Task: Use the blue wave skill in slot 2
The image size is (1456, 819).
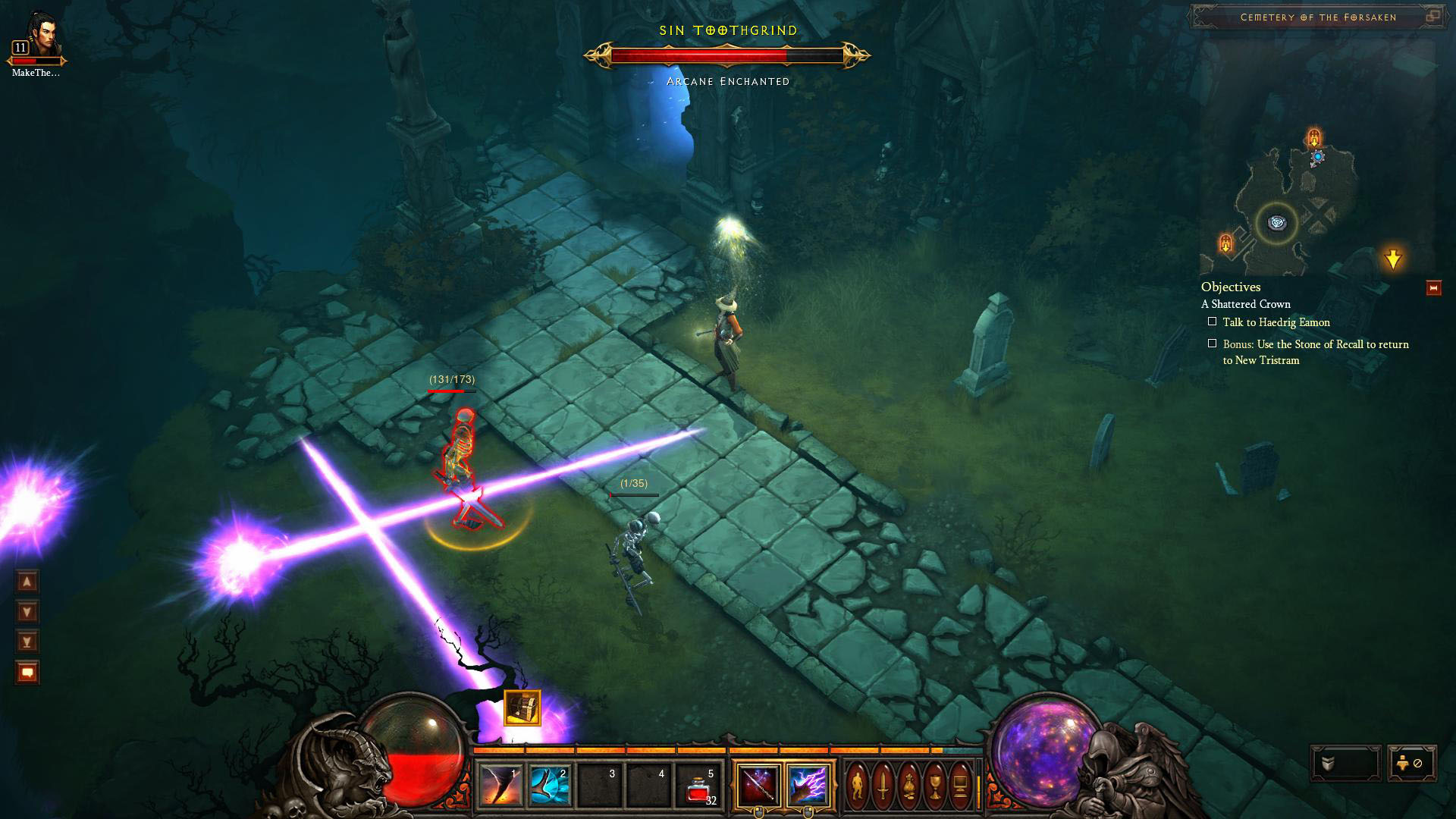Action: 551,786
